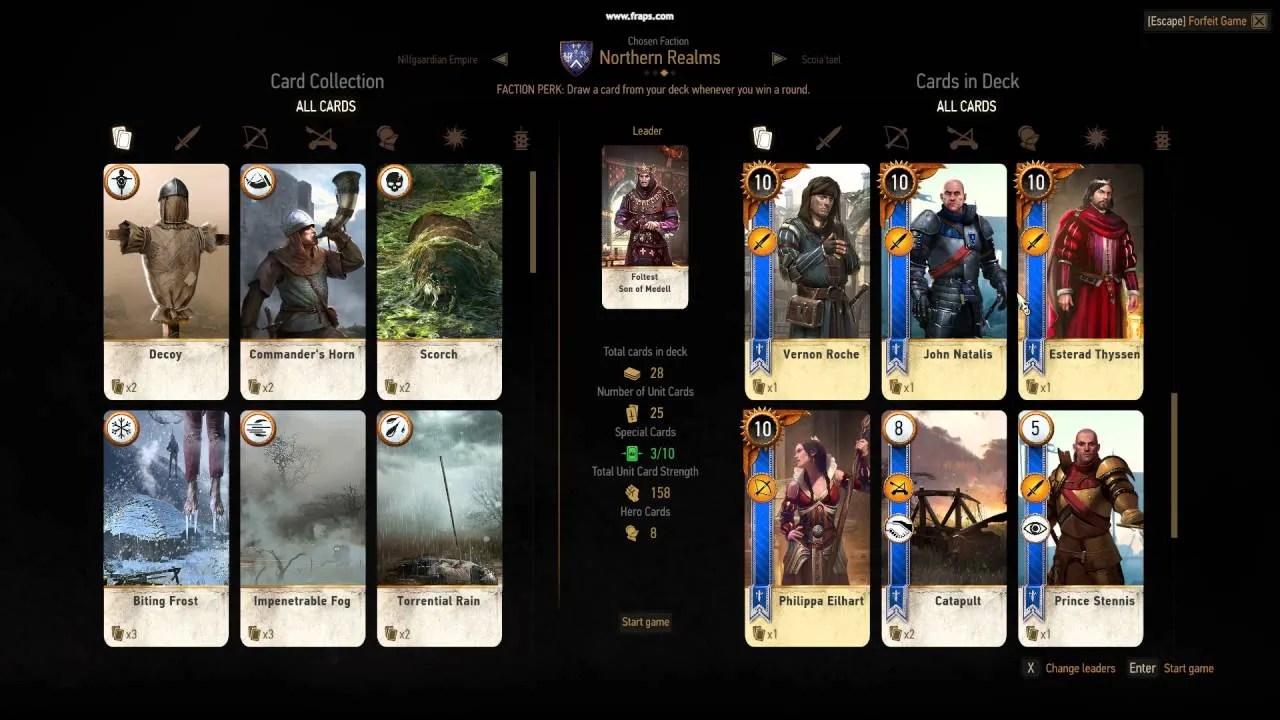Show all cards in the deck panel
This screenshot has height=720, width=1280.
pos(762,138)
